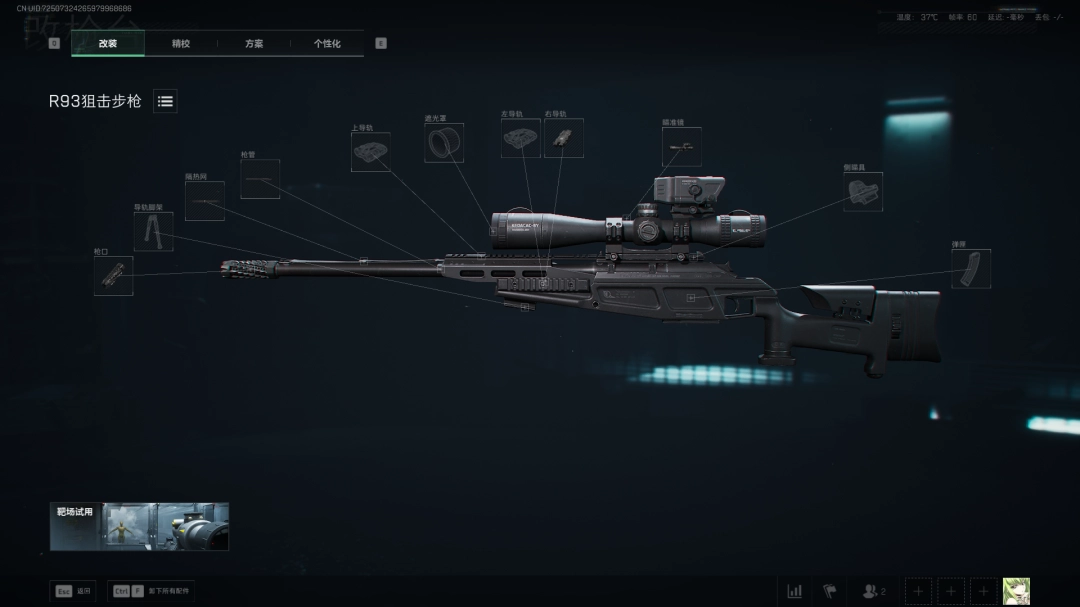
Task: Go to the 个性化 tab
Action: pyautogui.click(x=327, y=44)
